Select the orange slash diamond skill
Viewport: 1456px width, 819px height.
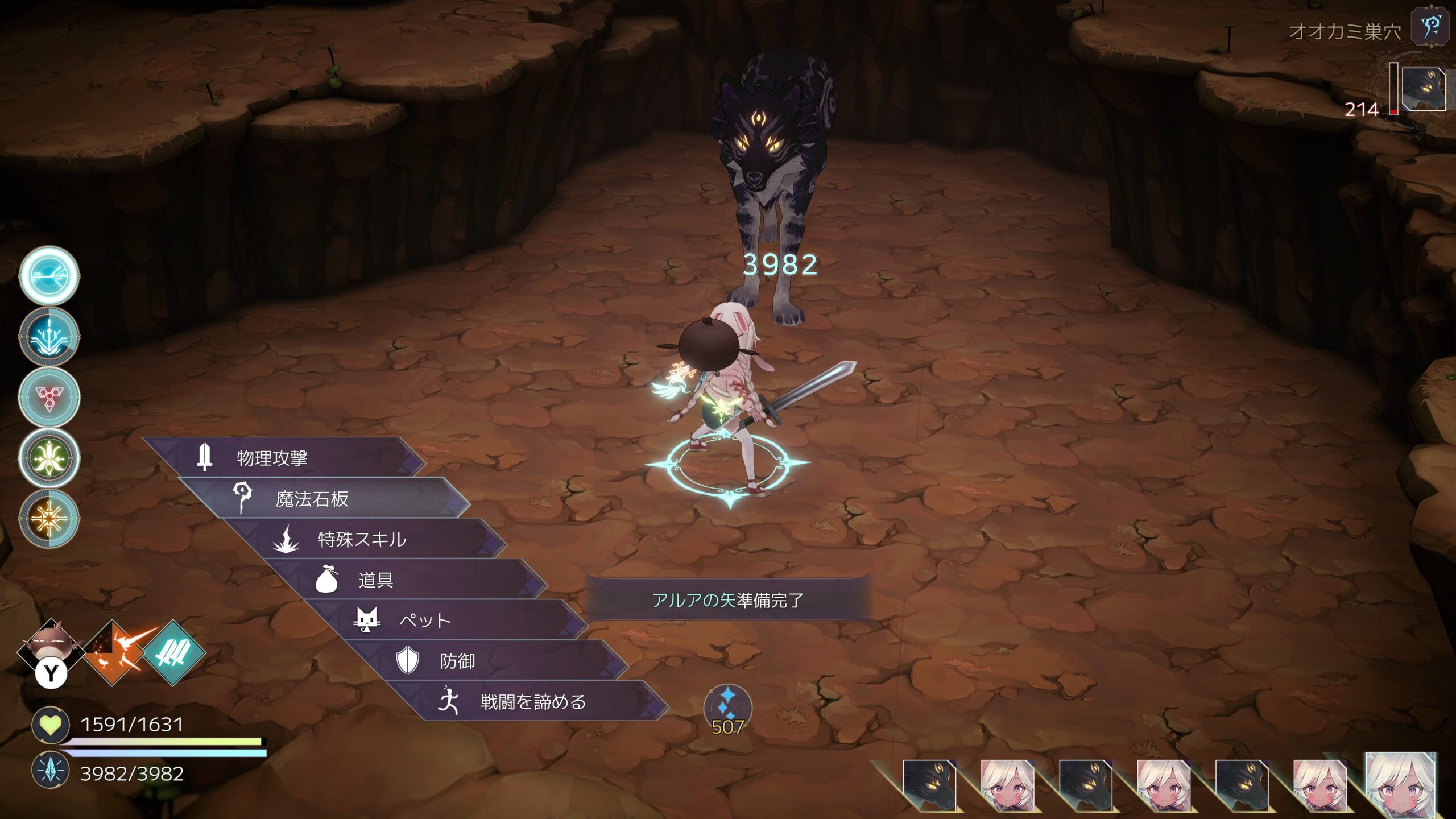(114, 652)
